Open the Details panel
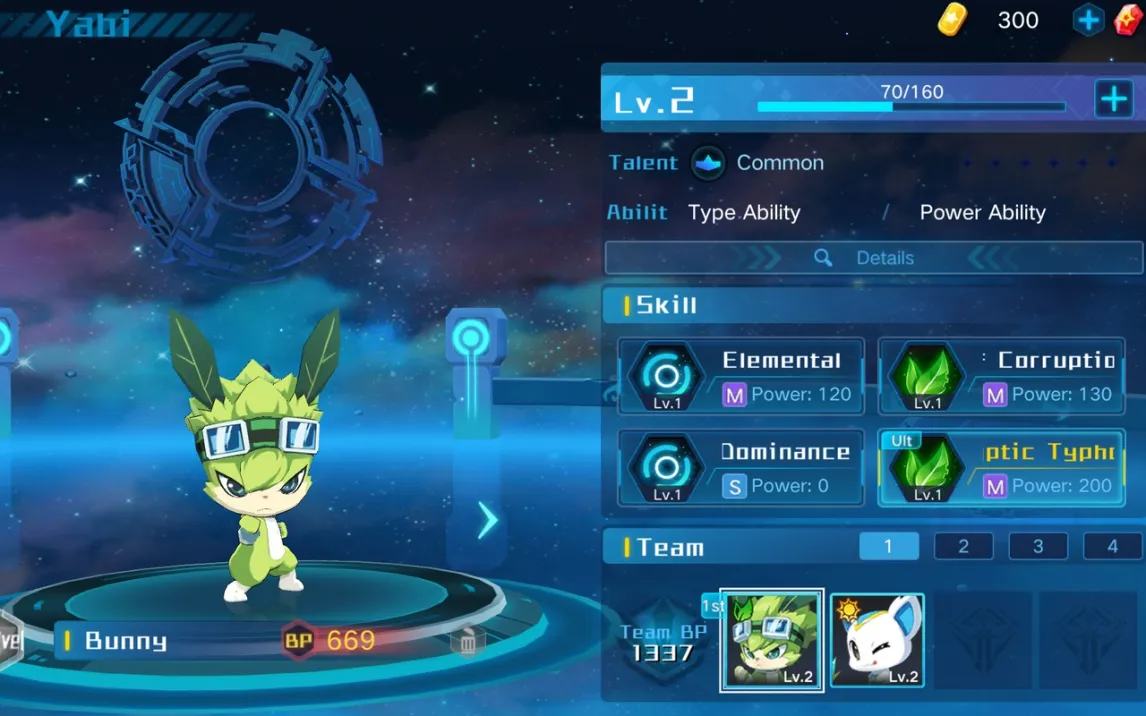The width and height of the screenshot is (1146, 716). pyautogui.click(x=872, y=258)
